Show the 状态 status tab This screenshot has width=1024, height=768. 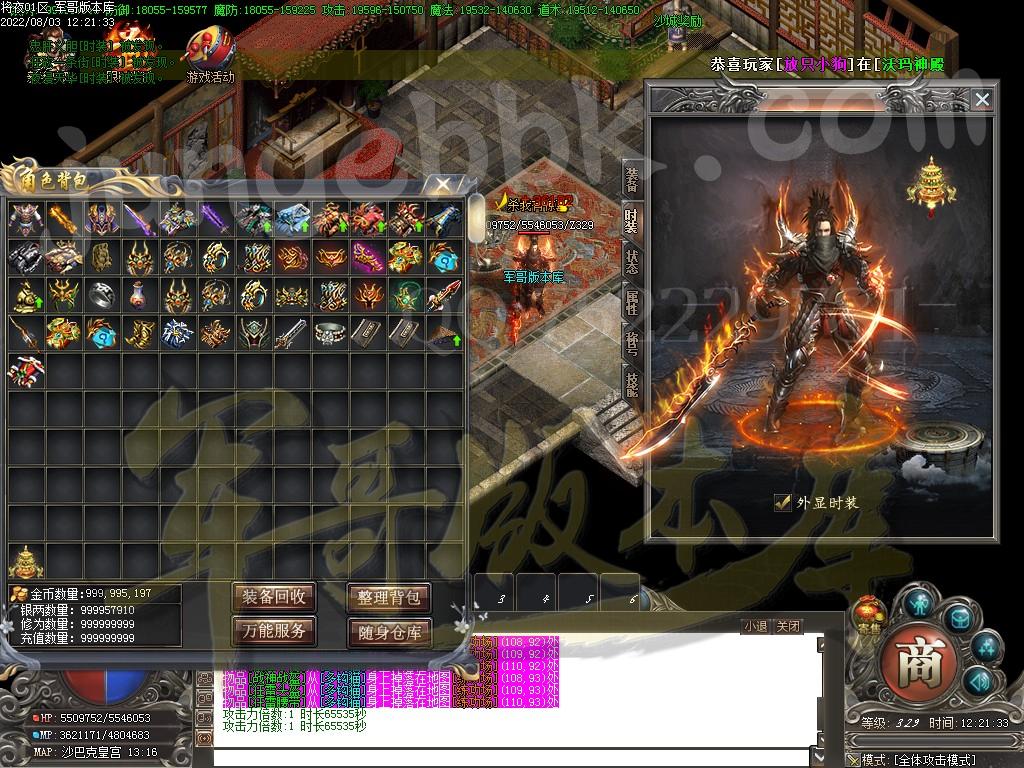tap(632, 261)
